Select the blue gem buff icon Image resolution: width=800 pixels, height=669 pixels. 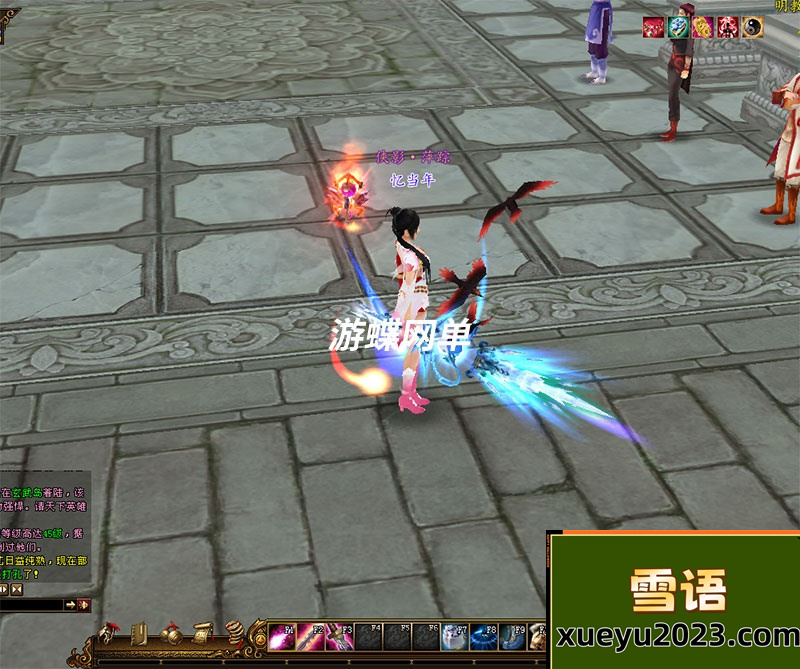(x=679, y=27)
